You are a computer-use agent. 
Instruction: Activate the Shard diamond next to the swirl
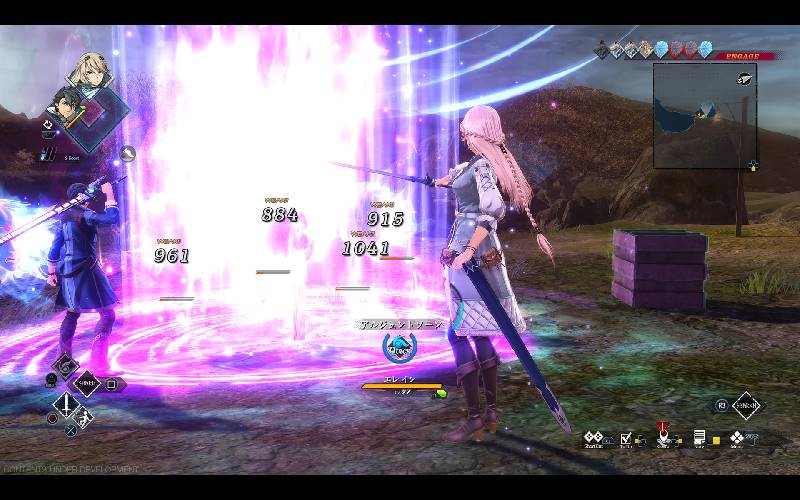click(x=88, y=382)
